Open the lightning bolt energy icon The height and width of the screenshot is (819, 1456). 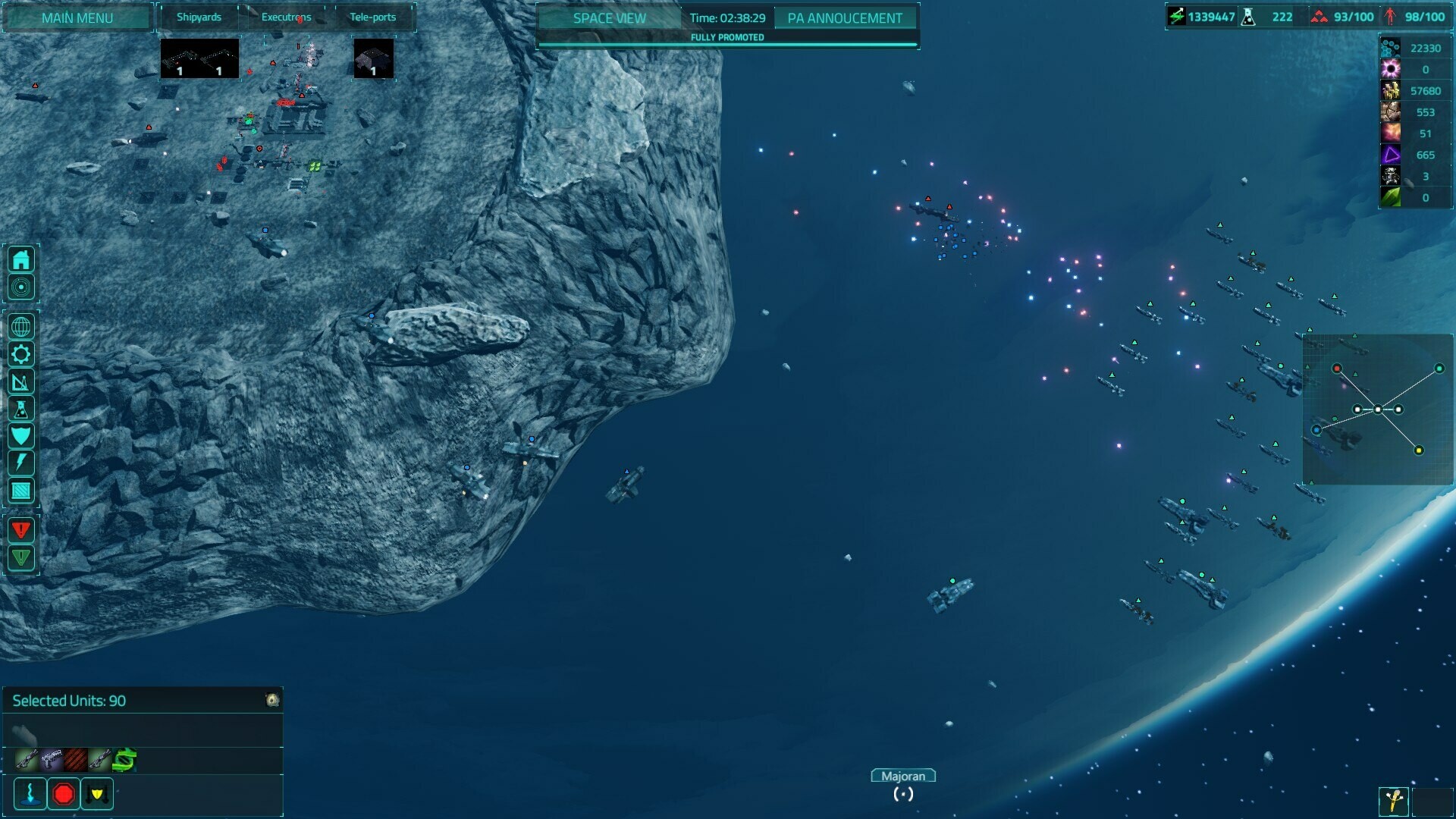coord(21,463)
